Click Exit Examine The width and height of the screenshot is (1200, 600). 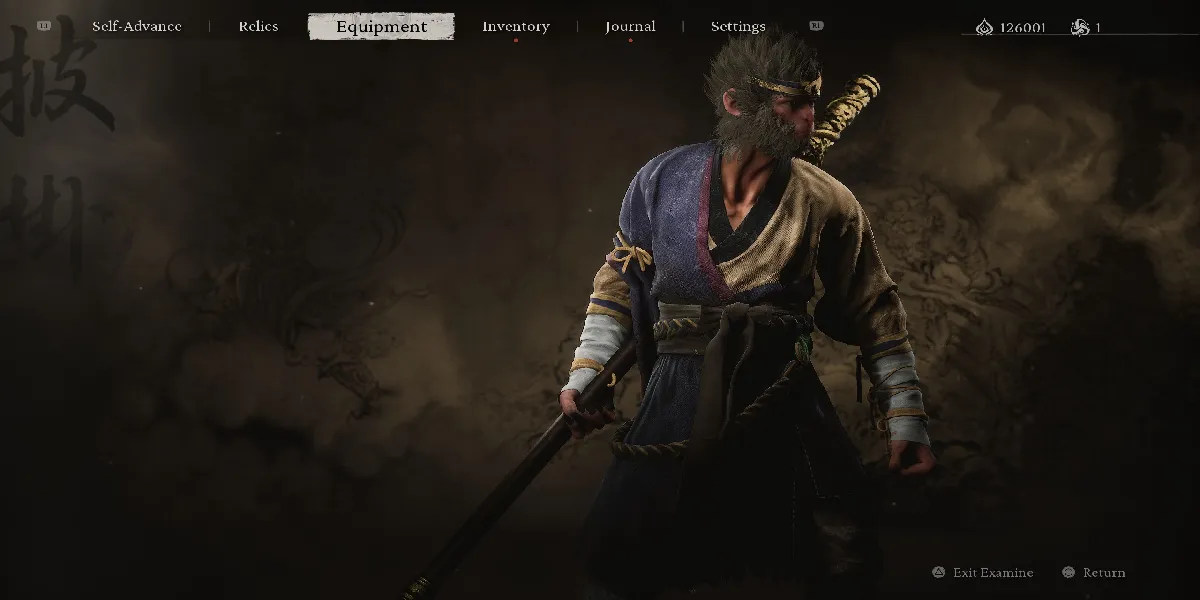992,573
